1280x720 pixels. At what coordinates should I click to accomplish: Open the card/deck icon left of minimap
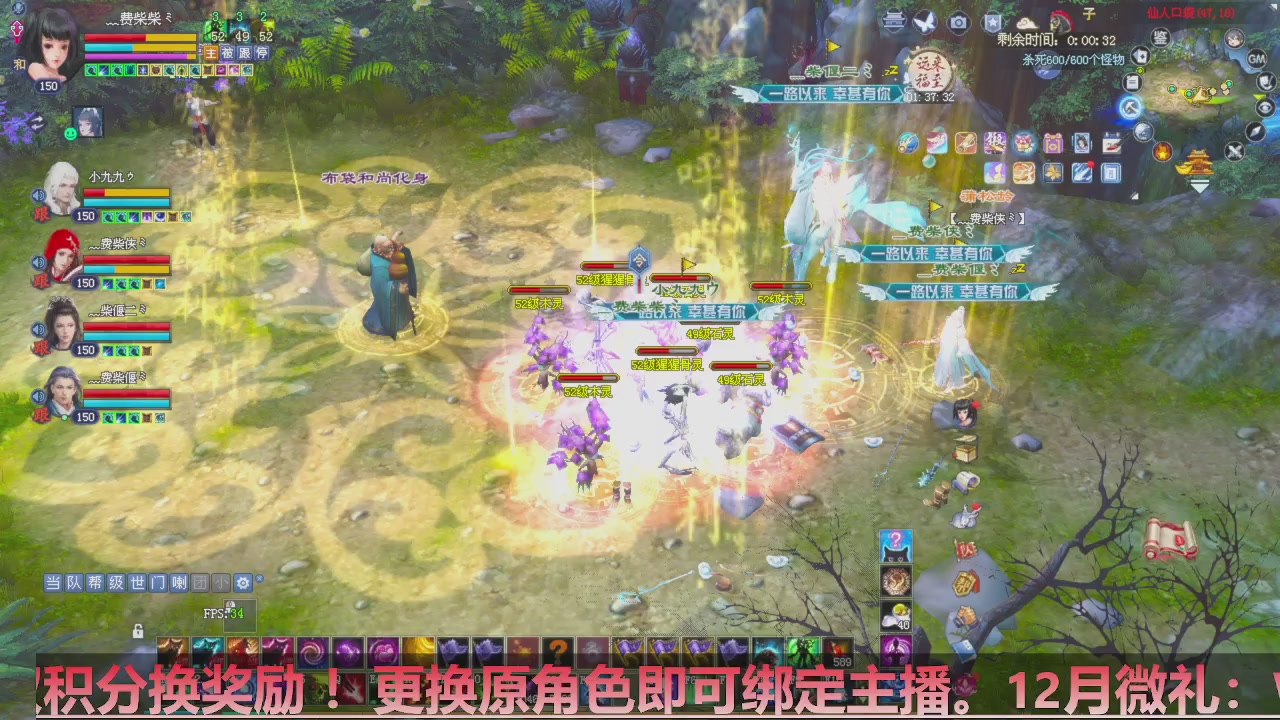click(x=1138, y=55)
